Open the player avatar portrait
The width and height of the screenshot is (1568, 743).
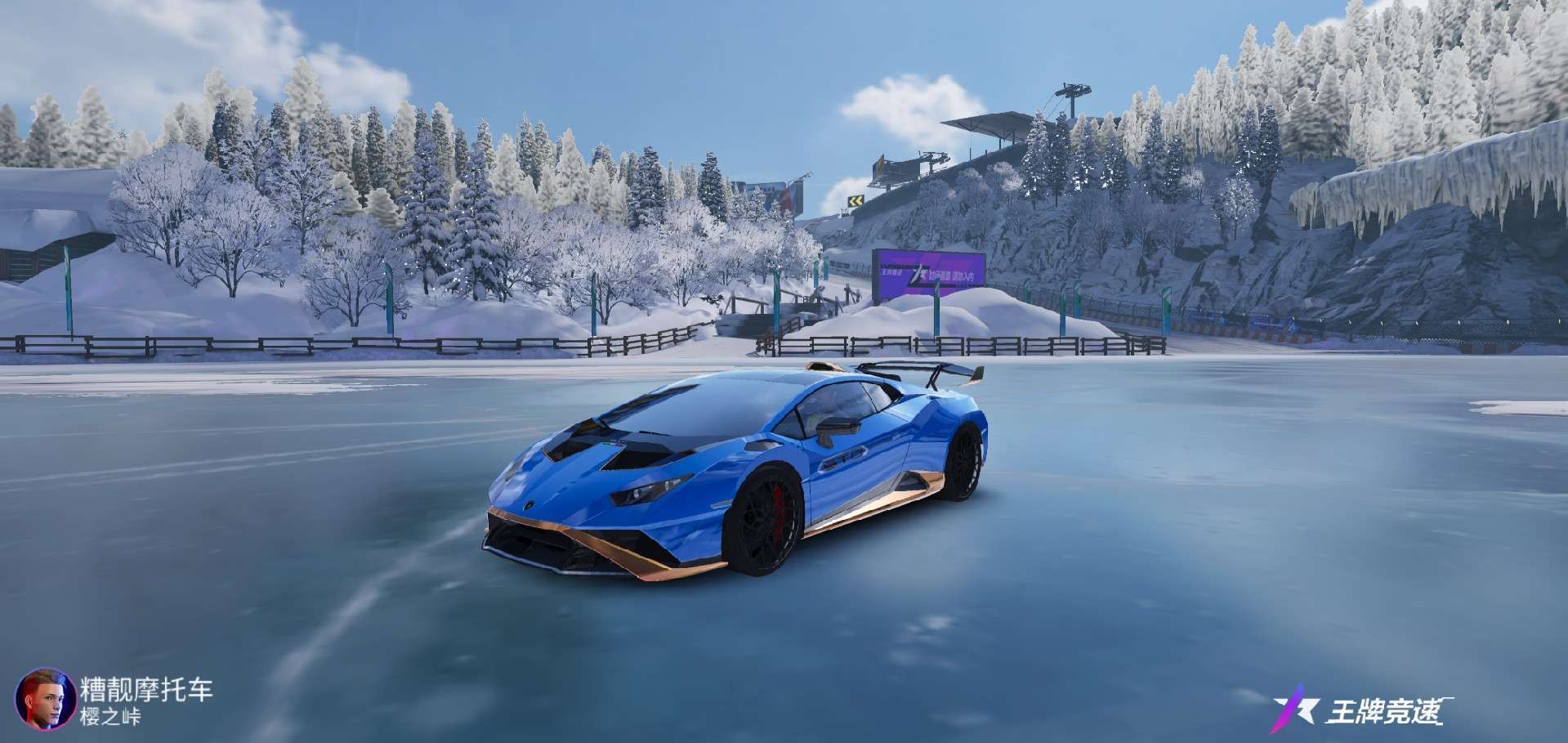point(46,699)
